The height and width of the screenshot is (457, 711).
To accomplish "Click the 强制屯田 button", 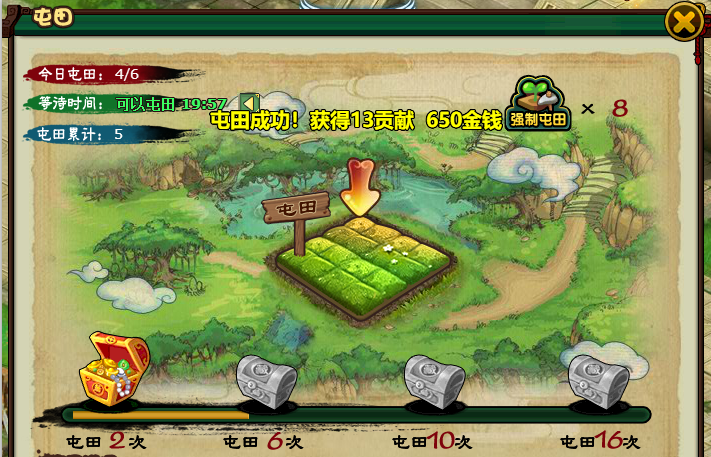I will (x=538, y=105).
